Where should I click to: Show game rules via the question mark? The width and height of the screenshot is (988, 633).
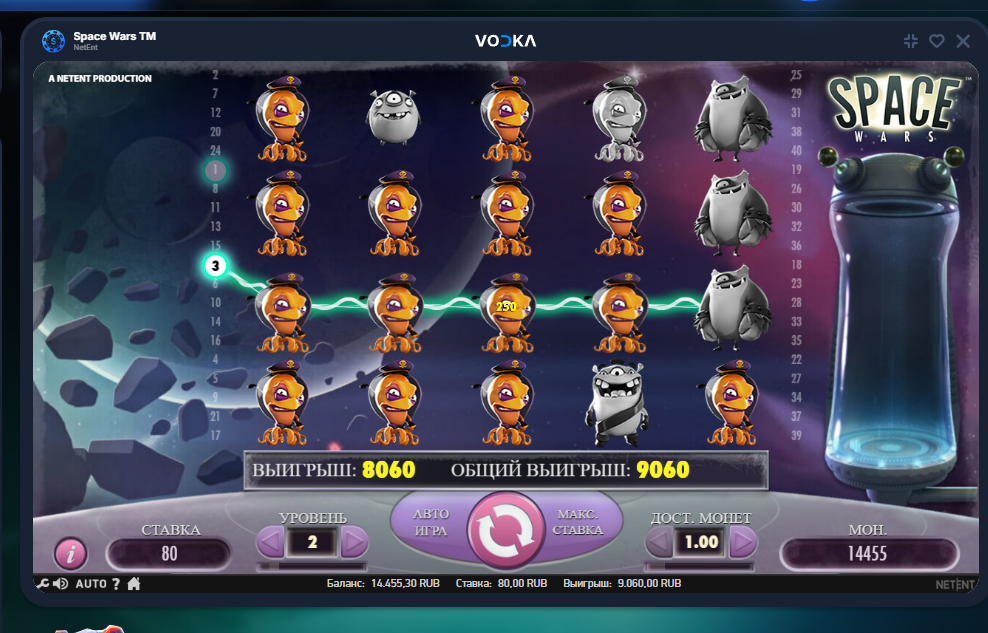click(116, 584)
